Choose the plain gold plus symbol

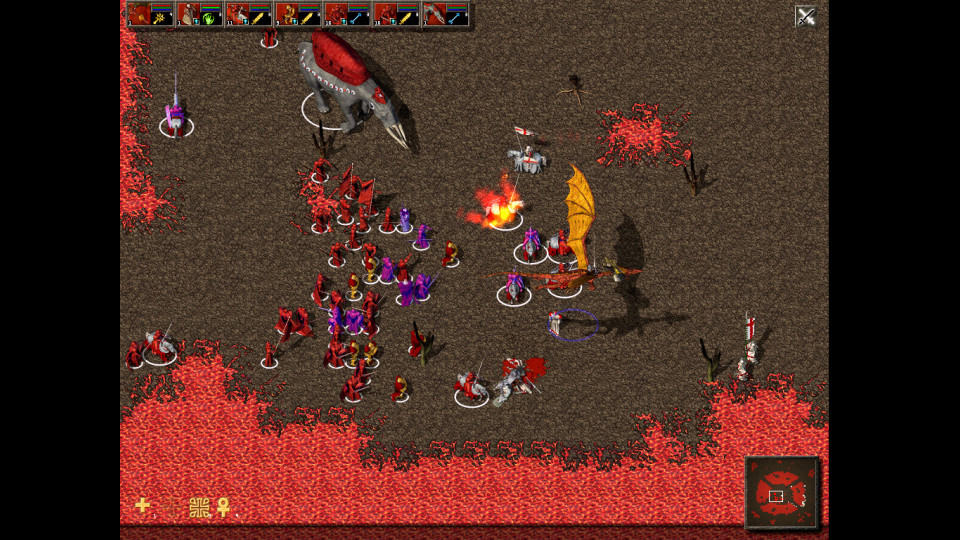click(143, 505)
